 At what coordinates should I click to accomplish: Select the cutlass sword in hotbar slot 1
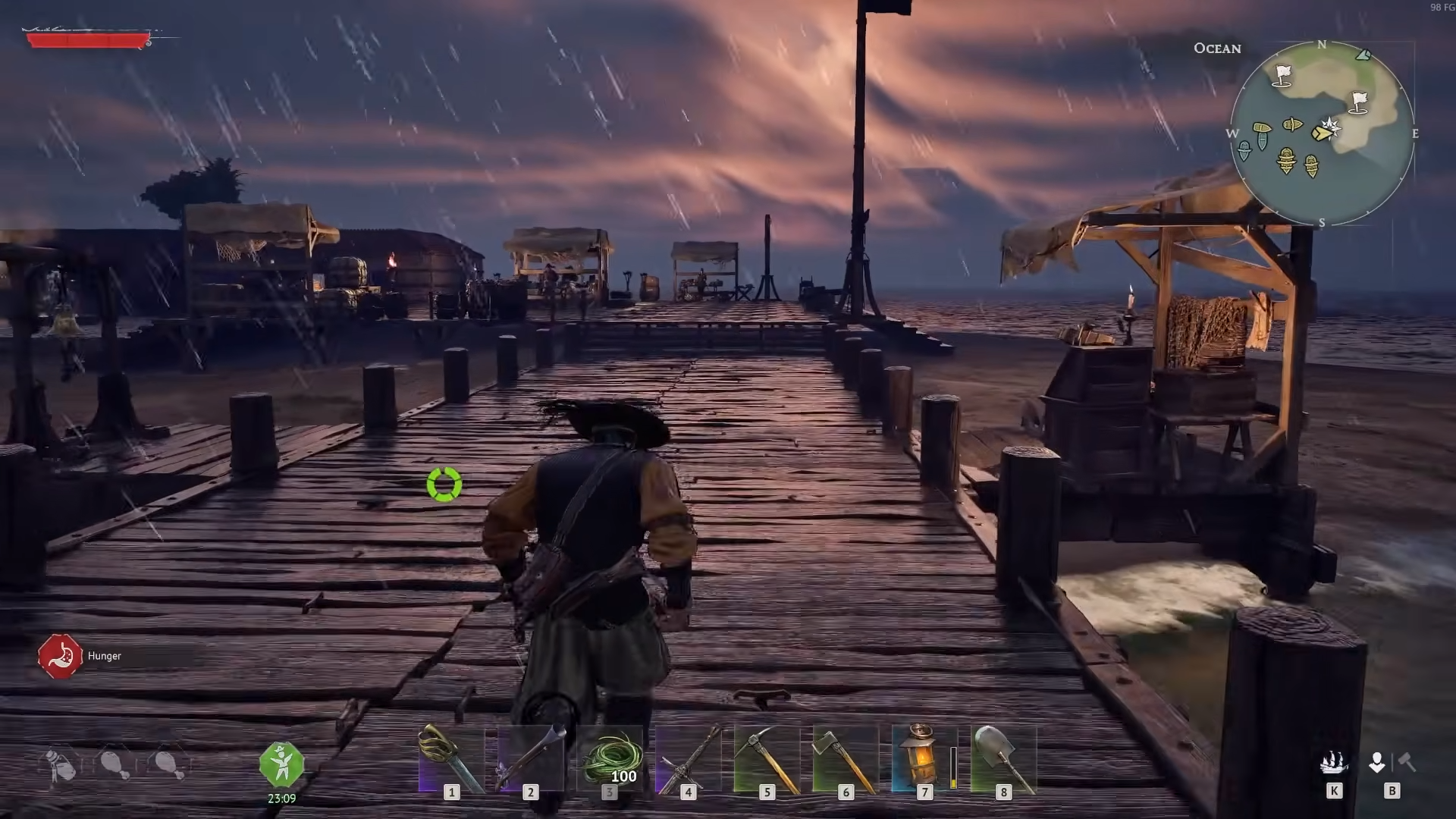pos(452,758)
